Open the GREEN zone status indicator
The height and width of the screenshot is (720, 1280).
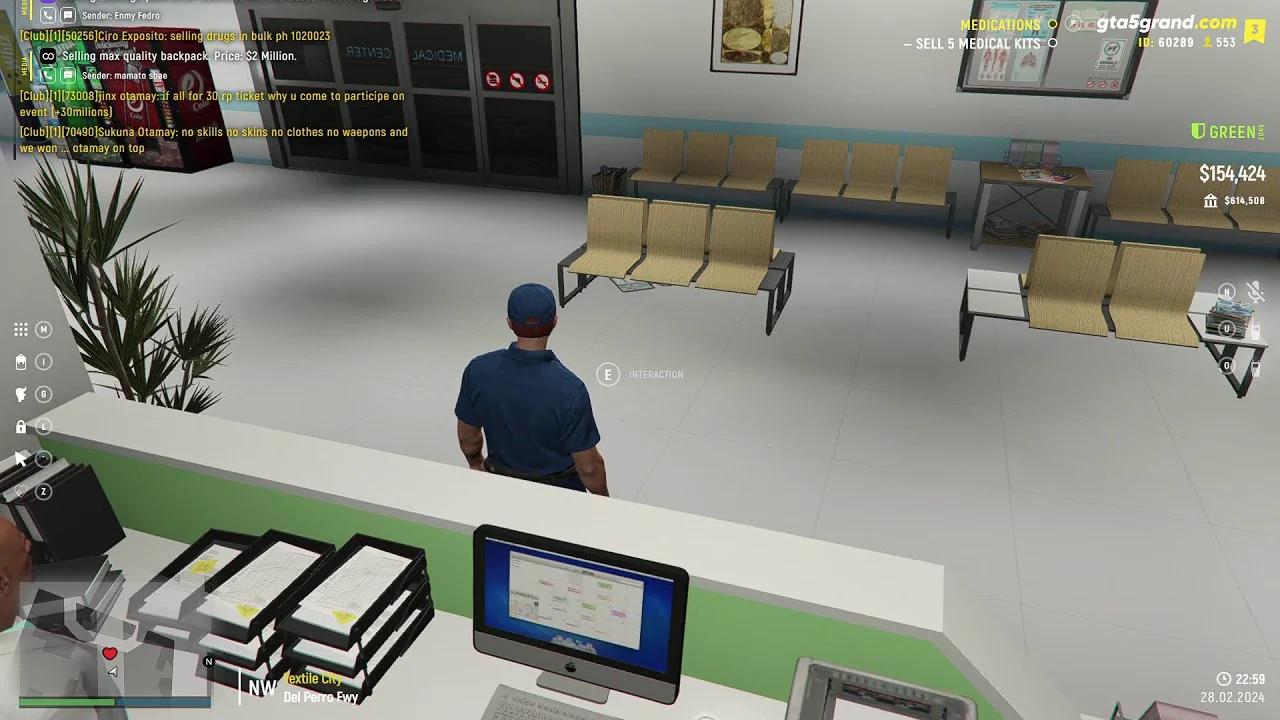pyautogui.click(x=1227, y=131)
